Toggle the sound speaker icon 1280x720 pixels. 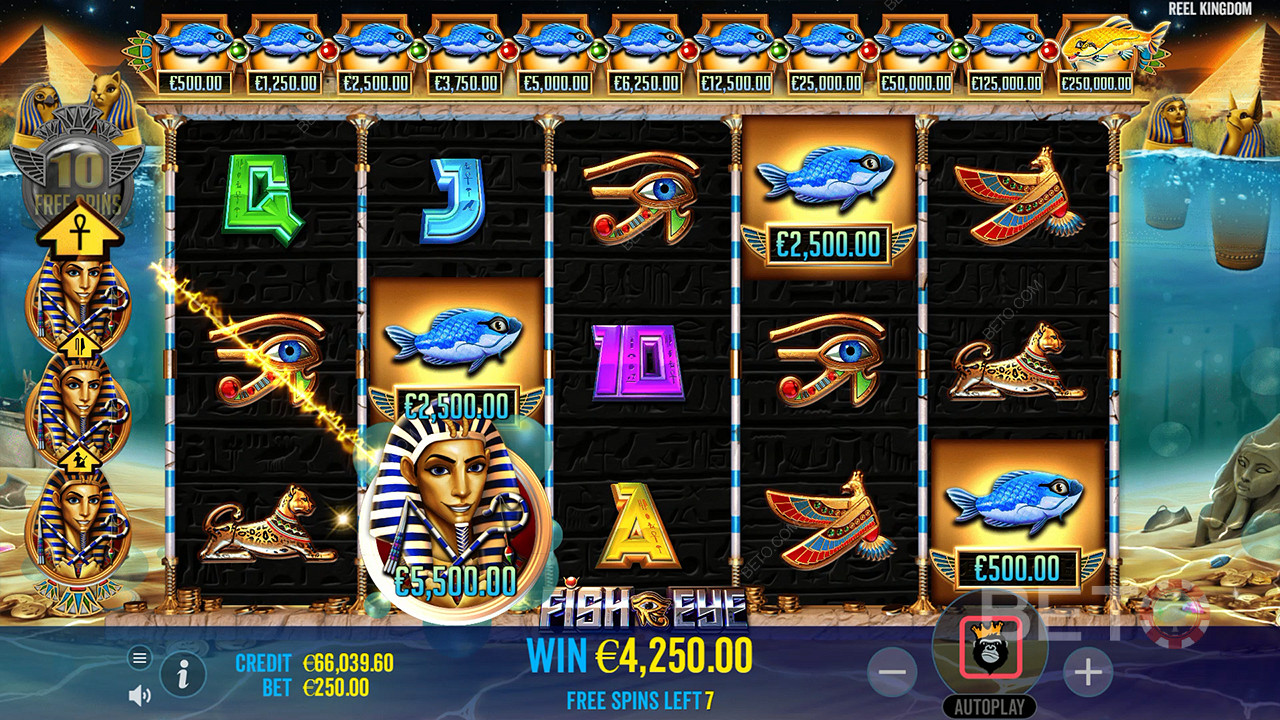click(x=140, y=694)
